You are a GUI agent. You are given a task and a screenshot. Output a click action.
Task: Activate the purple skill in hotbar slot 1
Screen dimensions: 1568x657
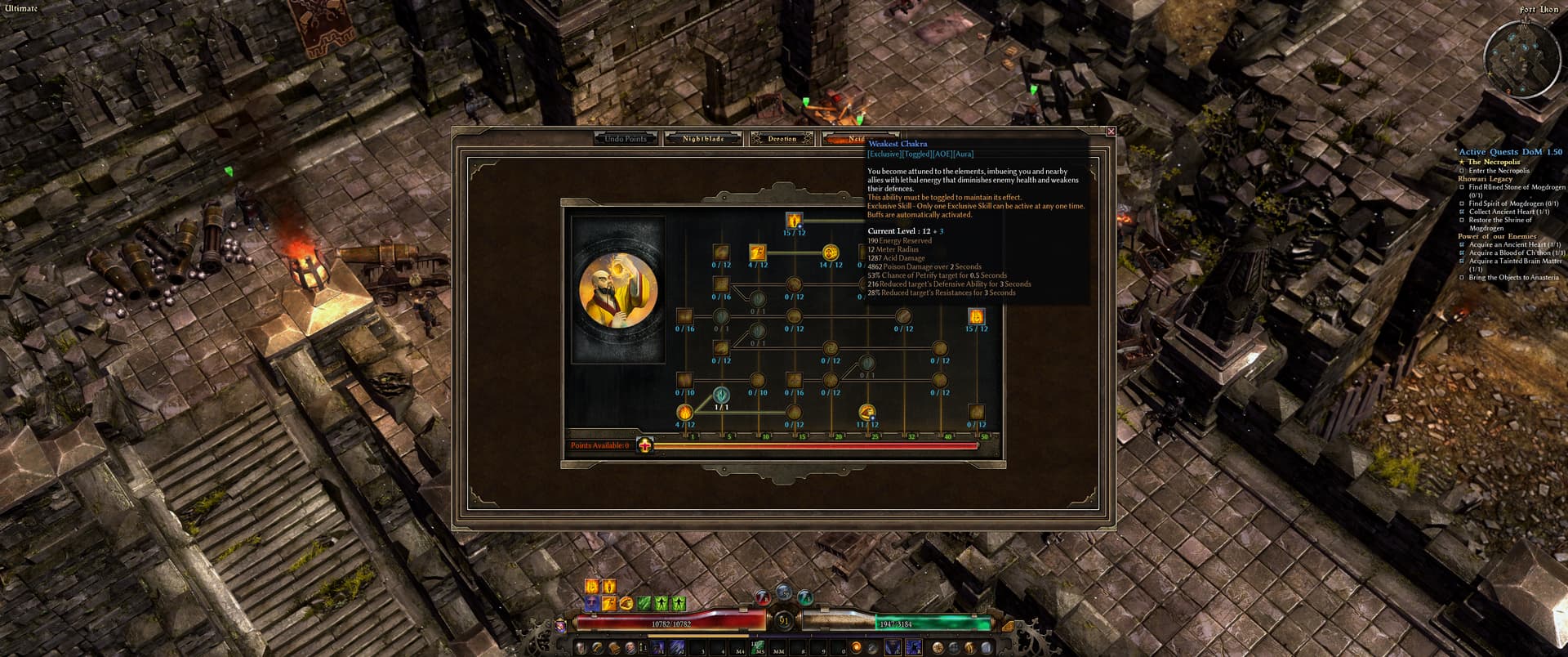pos(657,648)
